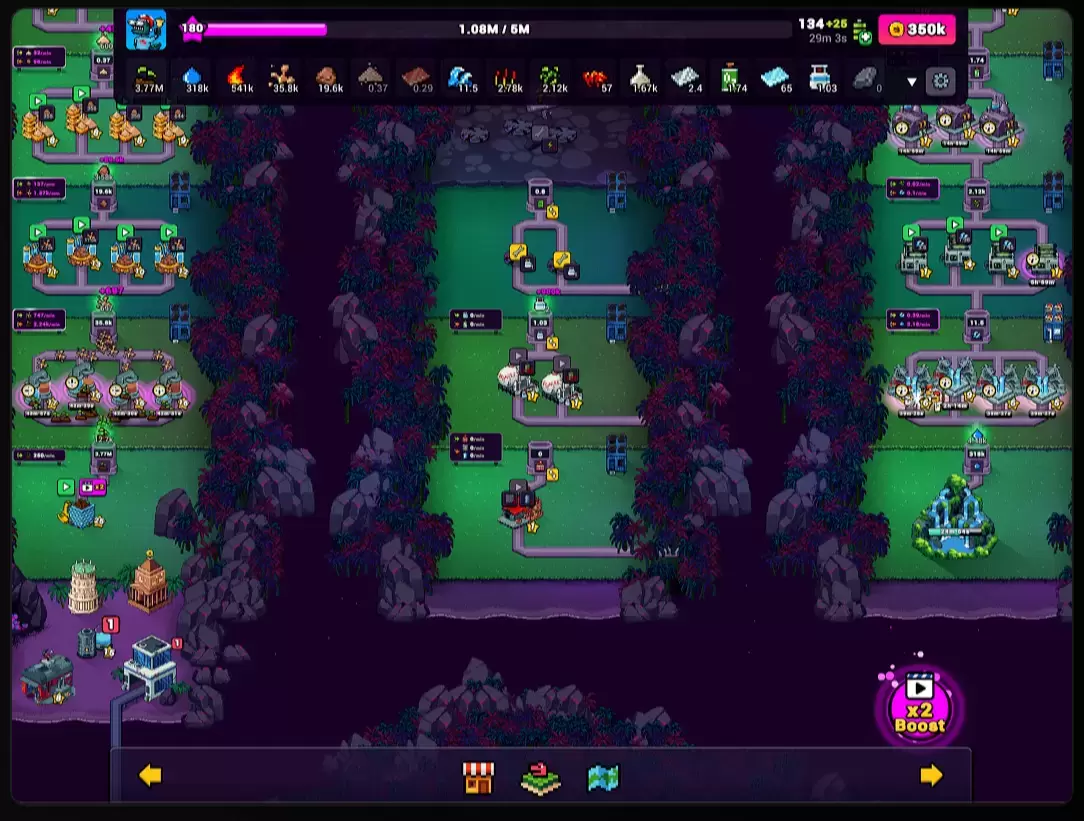
Task: Expand the resource bar dropdown arrow
Action: [911, 82]
